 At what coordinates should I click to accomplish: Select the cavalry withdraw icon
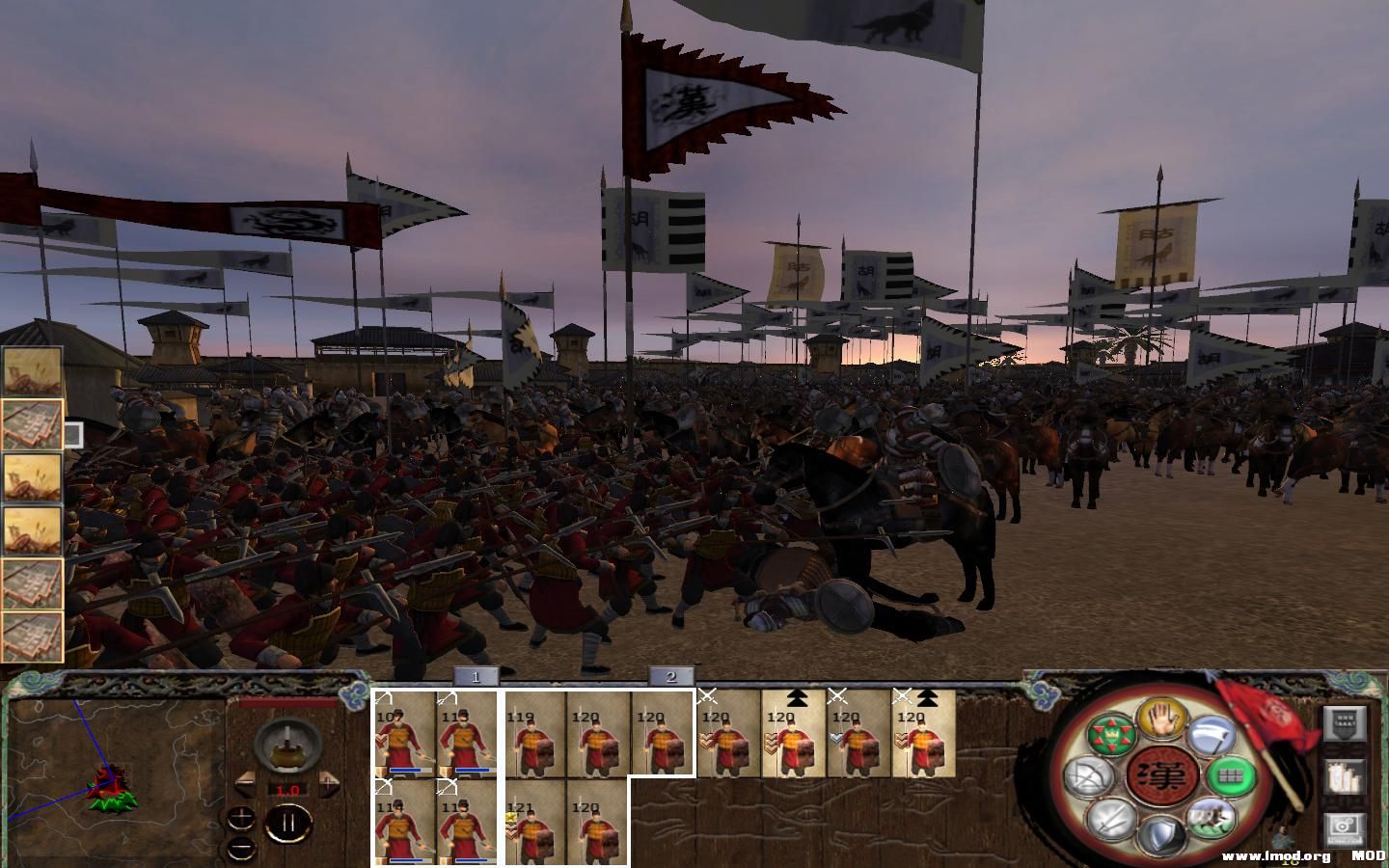[x=1211, y=820]
